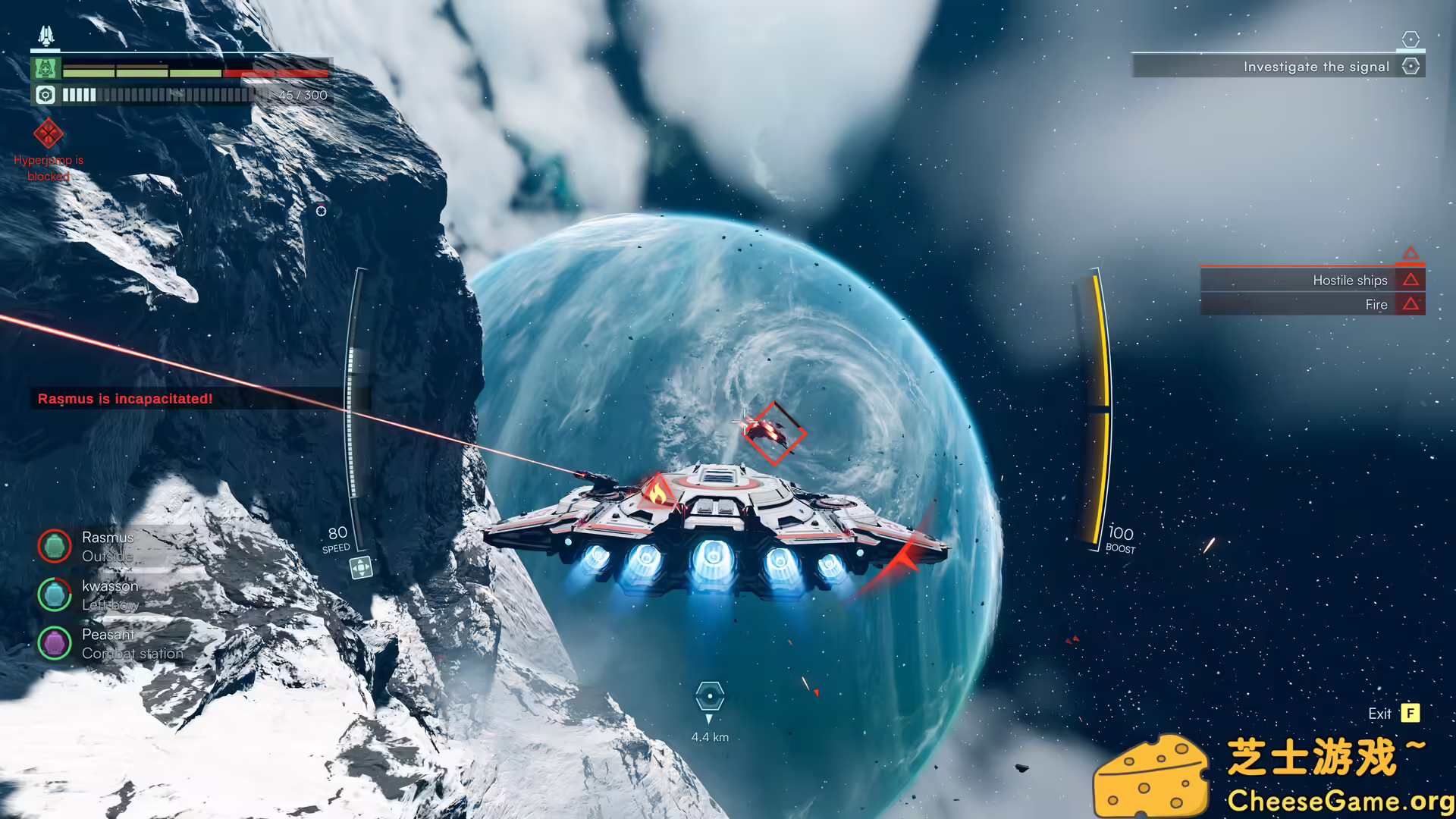Toggle Rasmus's crew status indicator

click(55, 546)
